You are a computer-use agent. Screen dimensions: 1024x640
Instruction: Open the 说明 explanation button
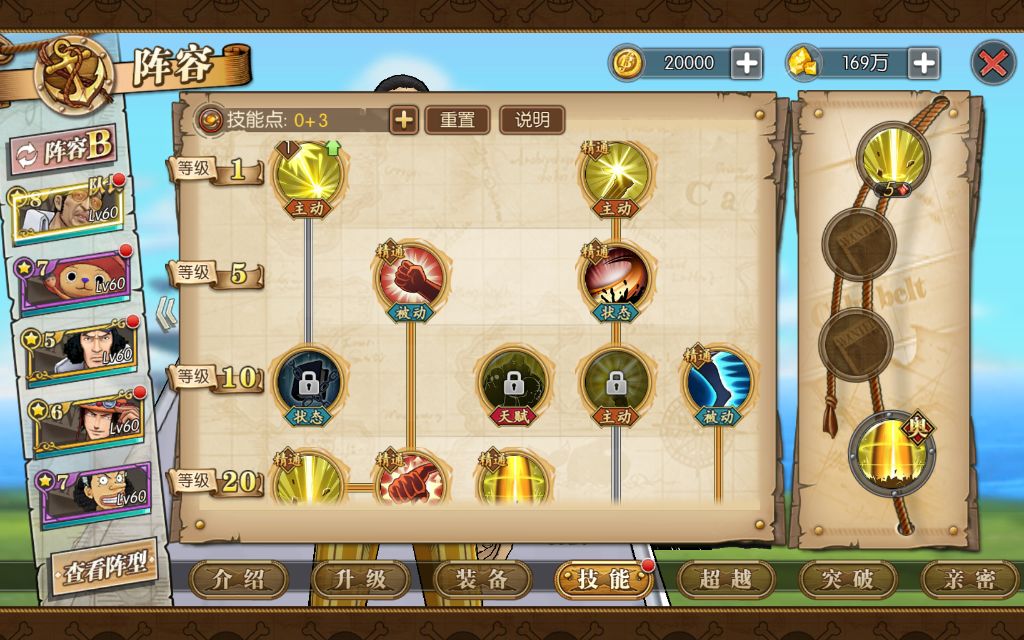[532, 120]
